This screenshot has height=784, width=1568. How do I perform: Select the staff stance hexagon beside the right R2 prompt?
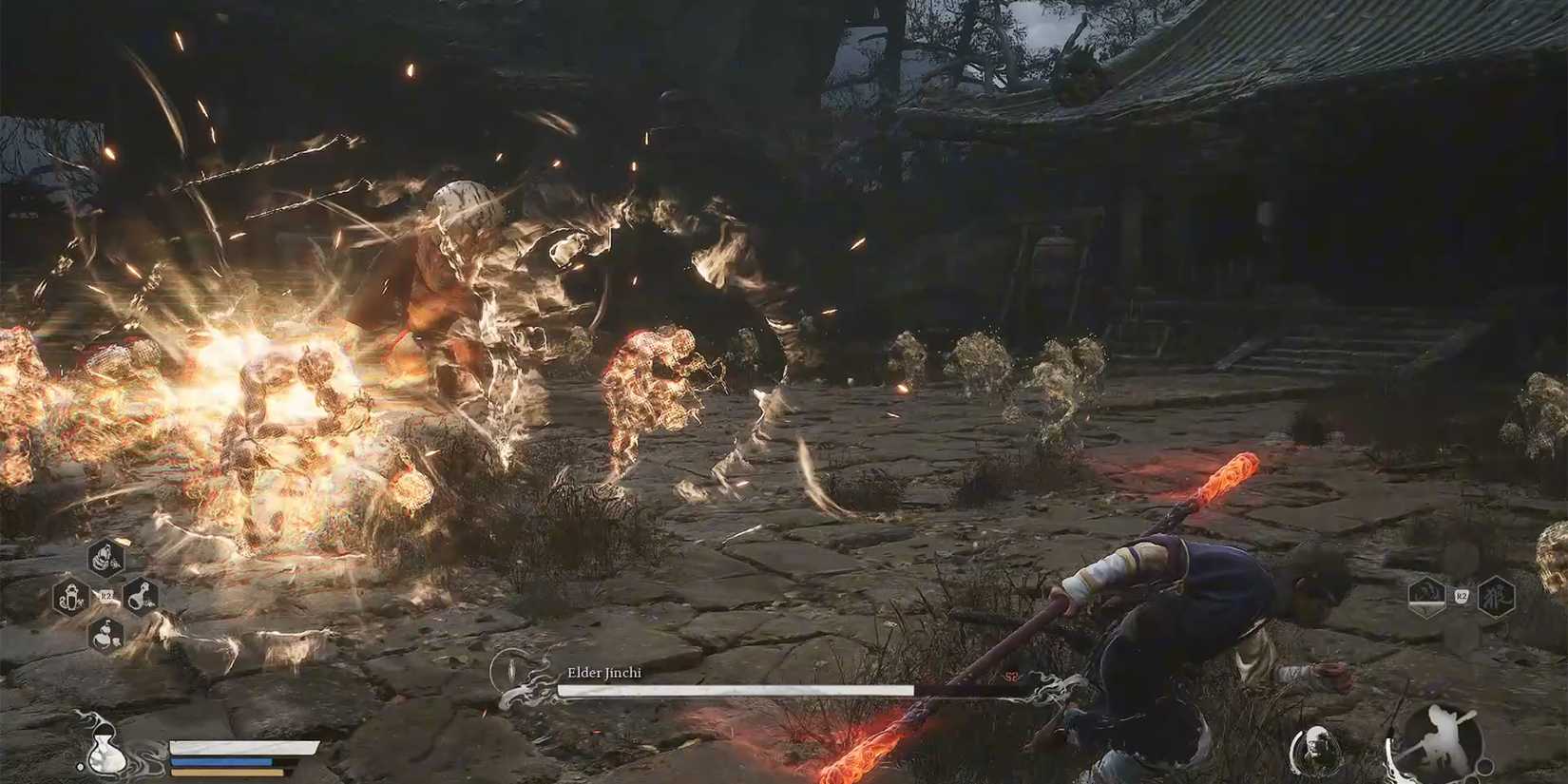pos(1497,597)
